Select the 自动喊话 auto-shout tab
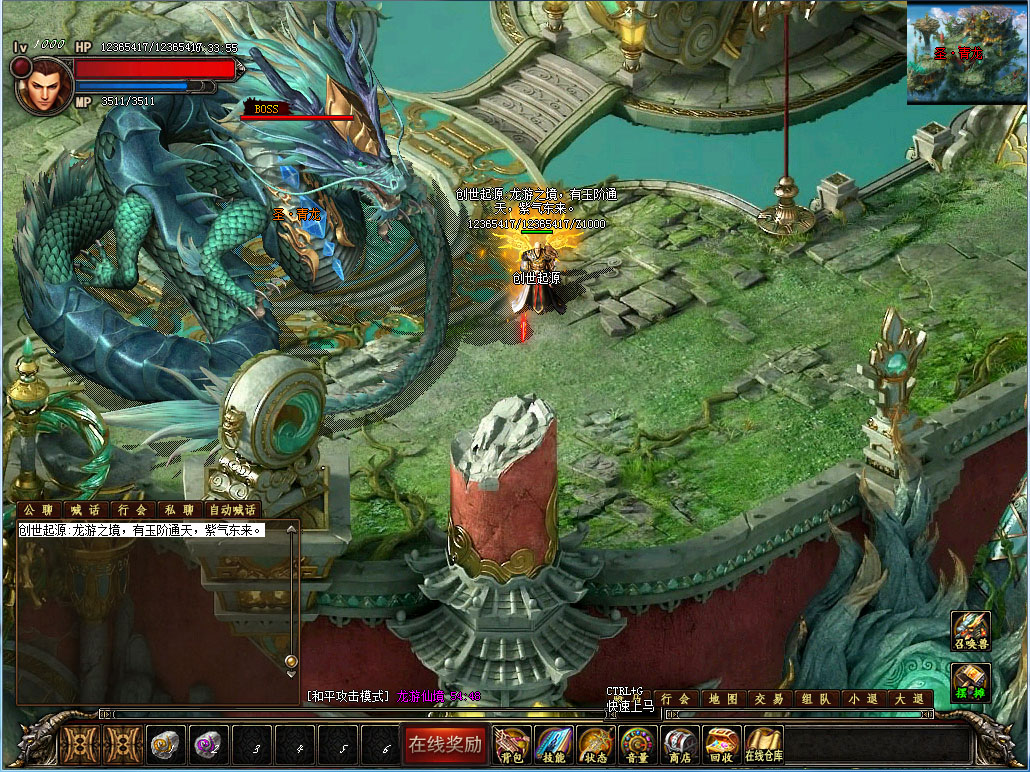The height and width of the screenshot is (772, 1030). tap(233, 510)
